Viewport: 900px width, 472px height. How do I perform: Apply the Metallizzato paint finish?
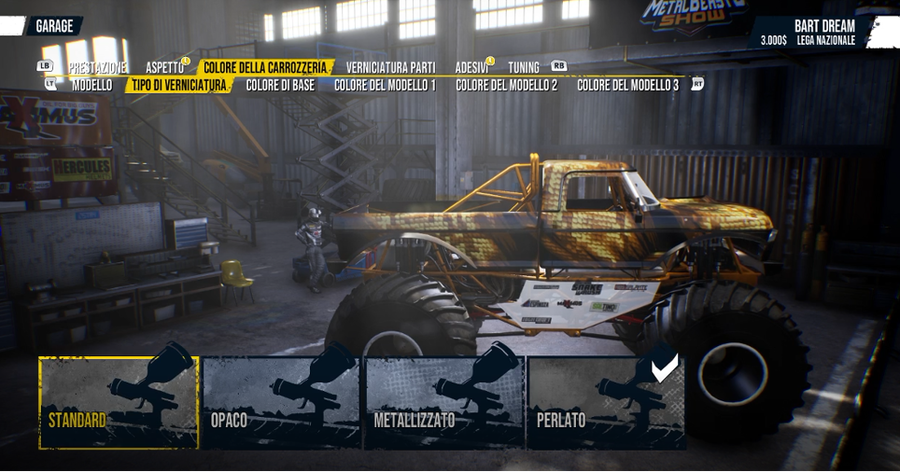tap(444, 402)
